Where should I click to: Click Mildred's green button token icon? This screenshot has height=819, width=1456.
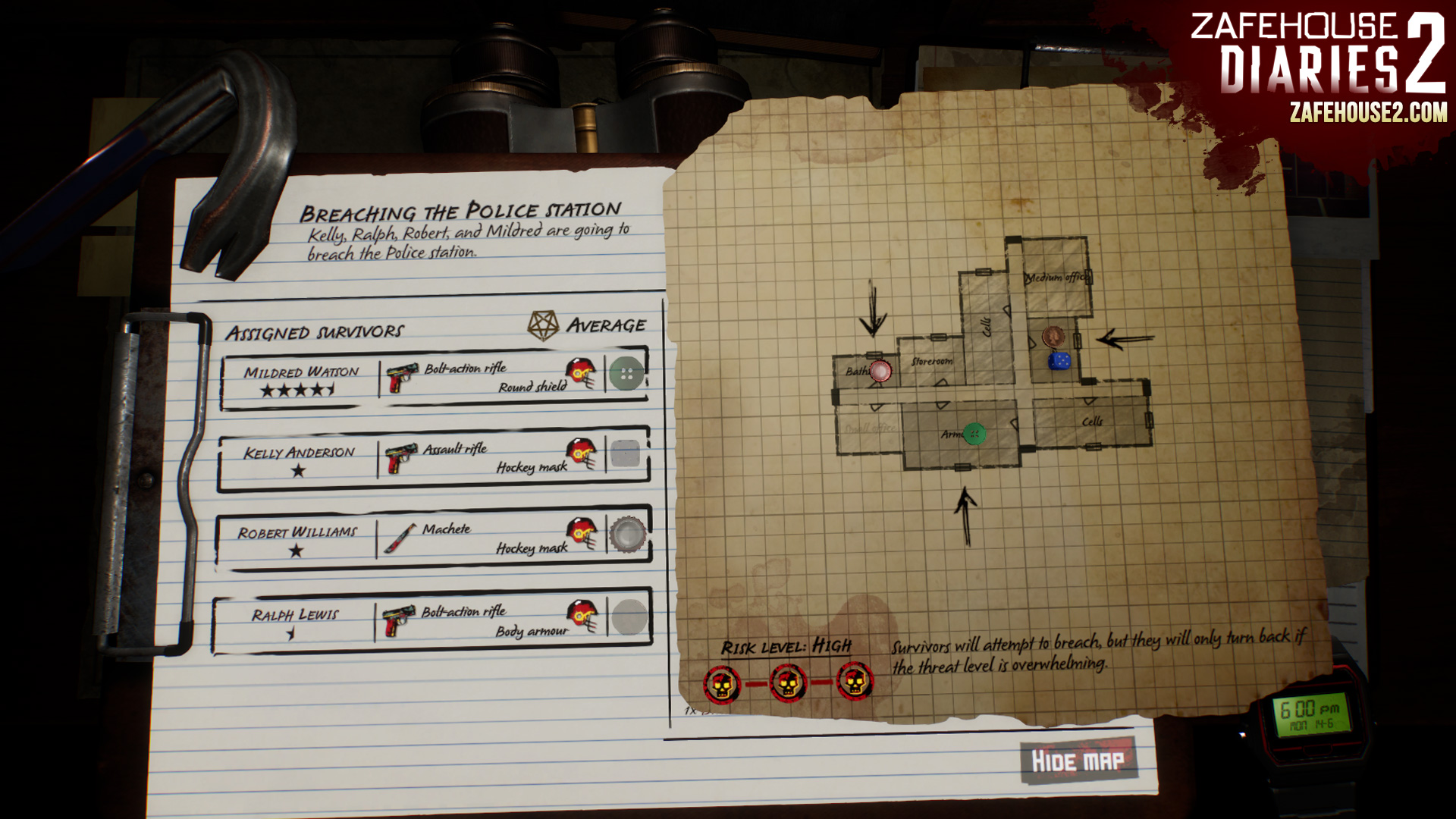(626, 374)
